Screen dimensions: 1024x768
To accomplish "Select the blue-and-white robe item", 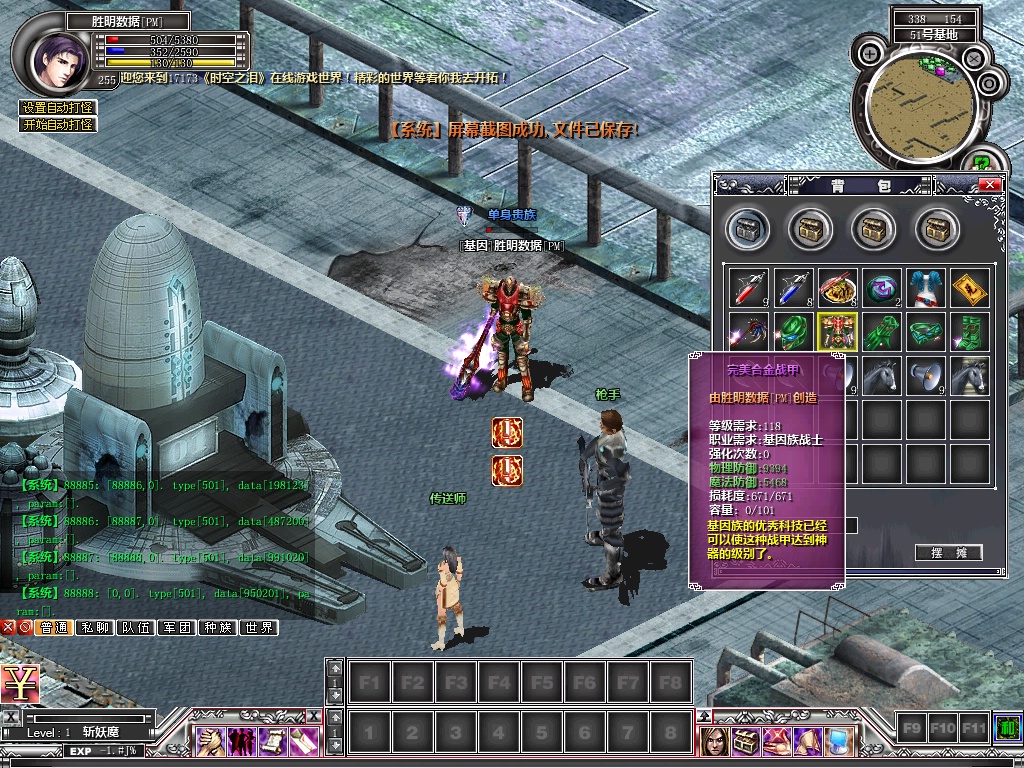I will coord(925,288).
